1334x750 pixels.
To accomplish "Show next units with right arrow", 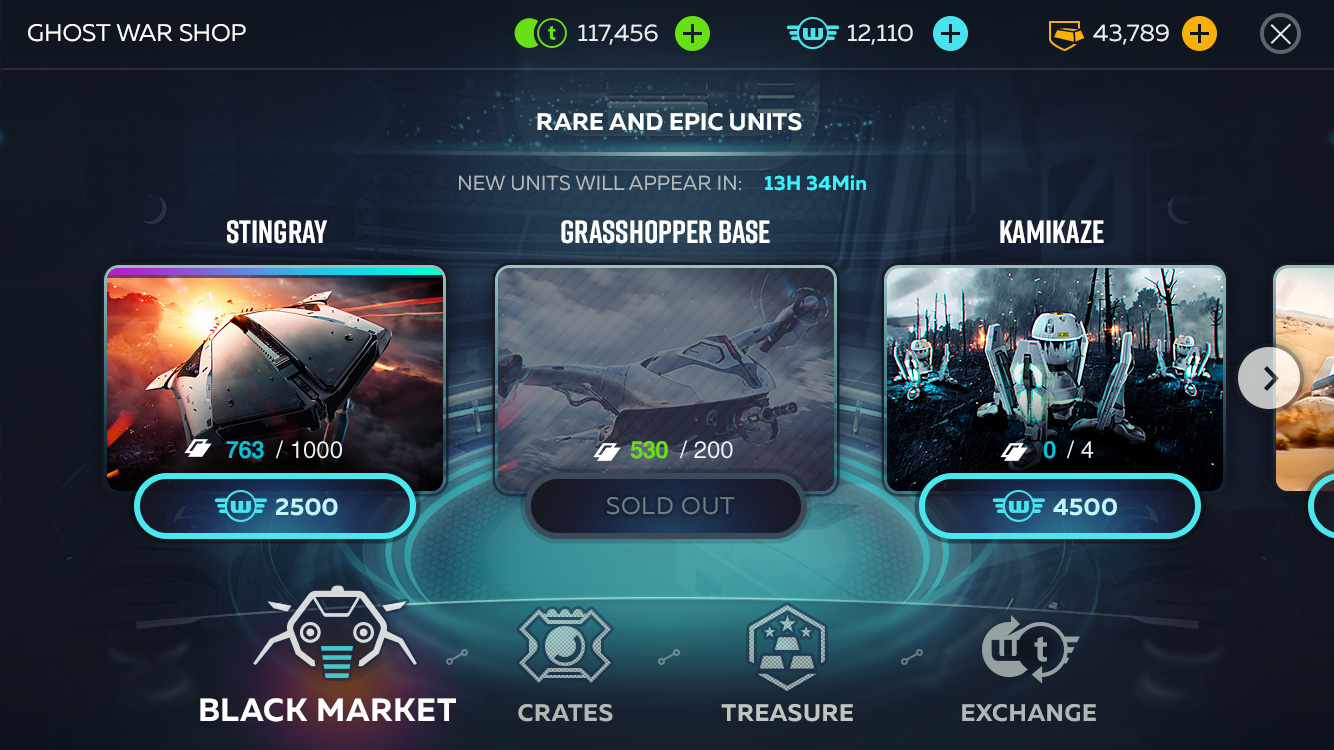I will (x=1269, y=378).
